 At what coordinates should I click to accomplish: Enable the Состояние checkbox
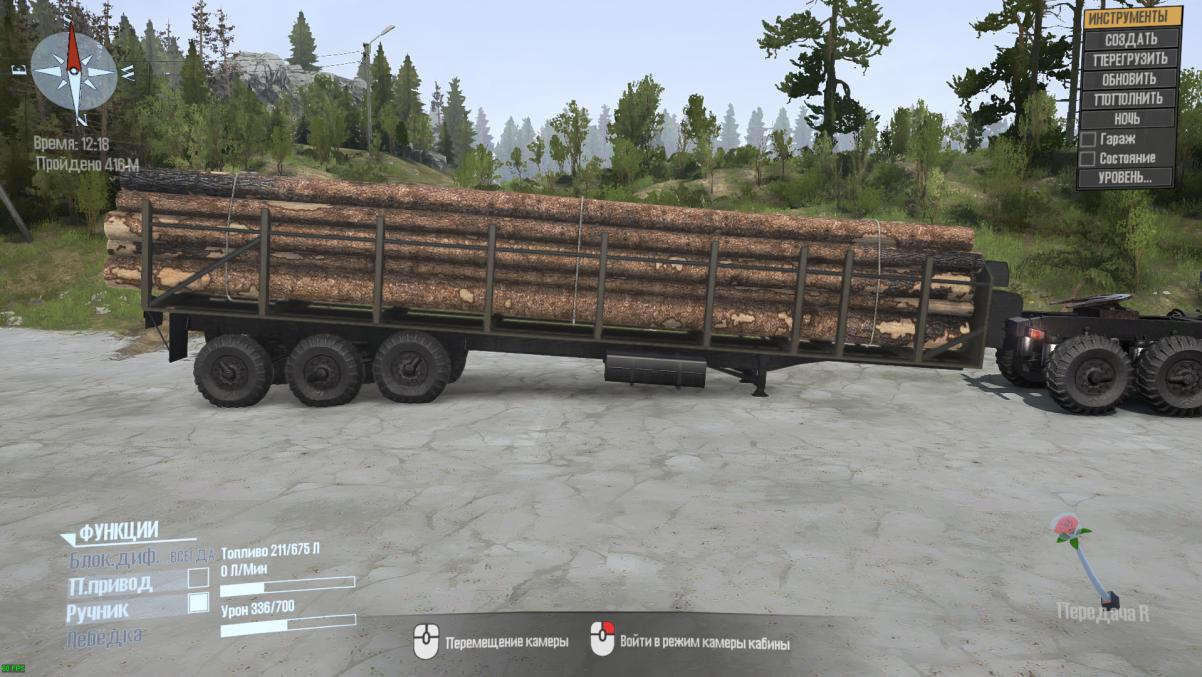(1087, 158)
